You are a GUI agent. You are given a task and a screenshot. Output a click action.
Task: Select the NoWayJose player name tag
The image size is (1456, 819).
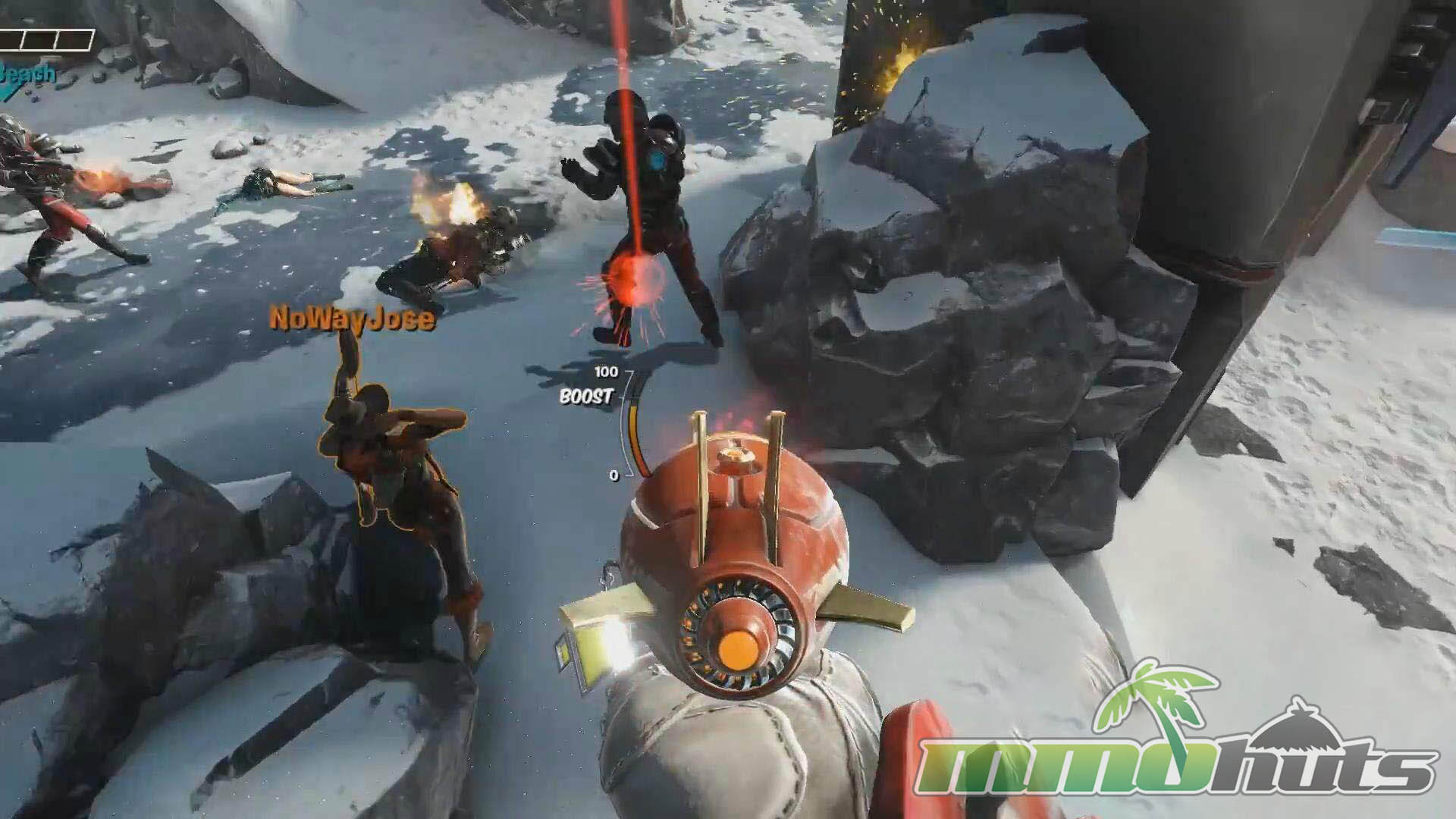[353, 318]
